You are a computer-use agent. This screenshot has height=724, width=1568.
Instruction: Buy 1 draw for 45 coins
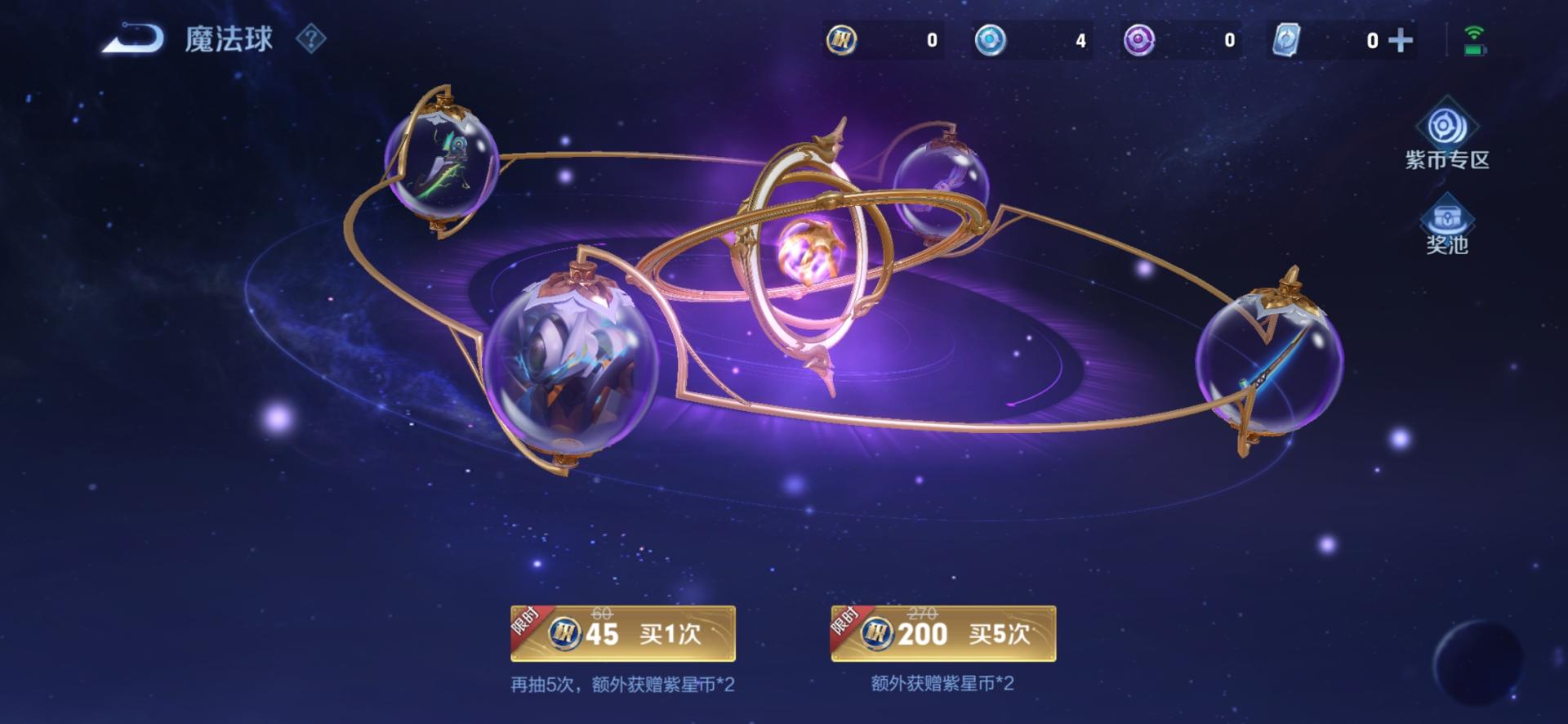click(x=623, y=633)
